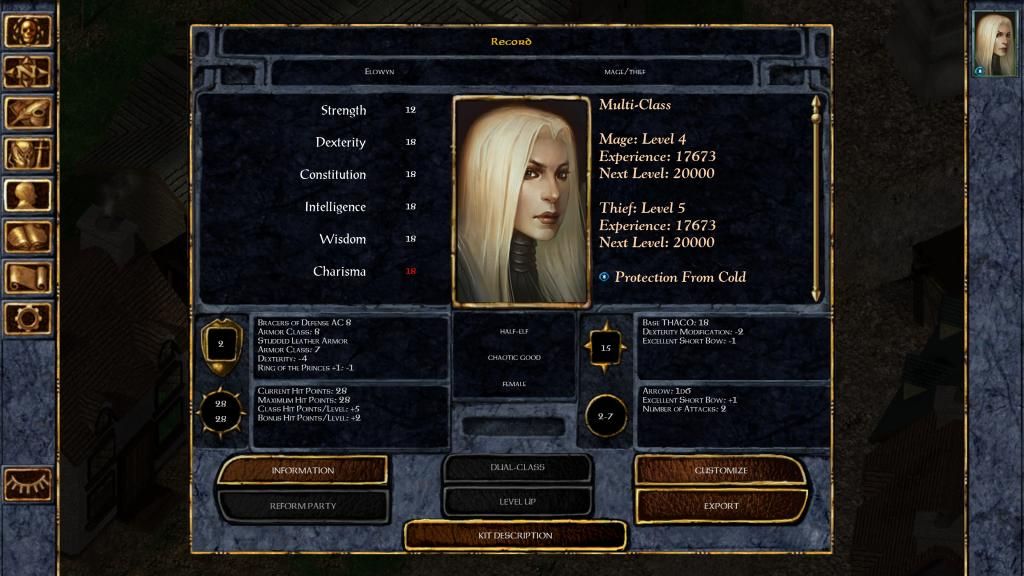This screenshot has height=576, width=1024.
Task: Select the Protection From Cold effect entry
Action: point(680,277)
